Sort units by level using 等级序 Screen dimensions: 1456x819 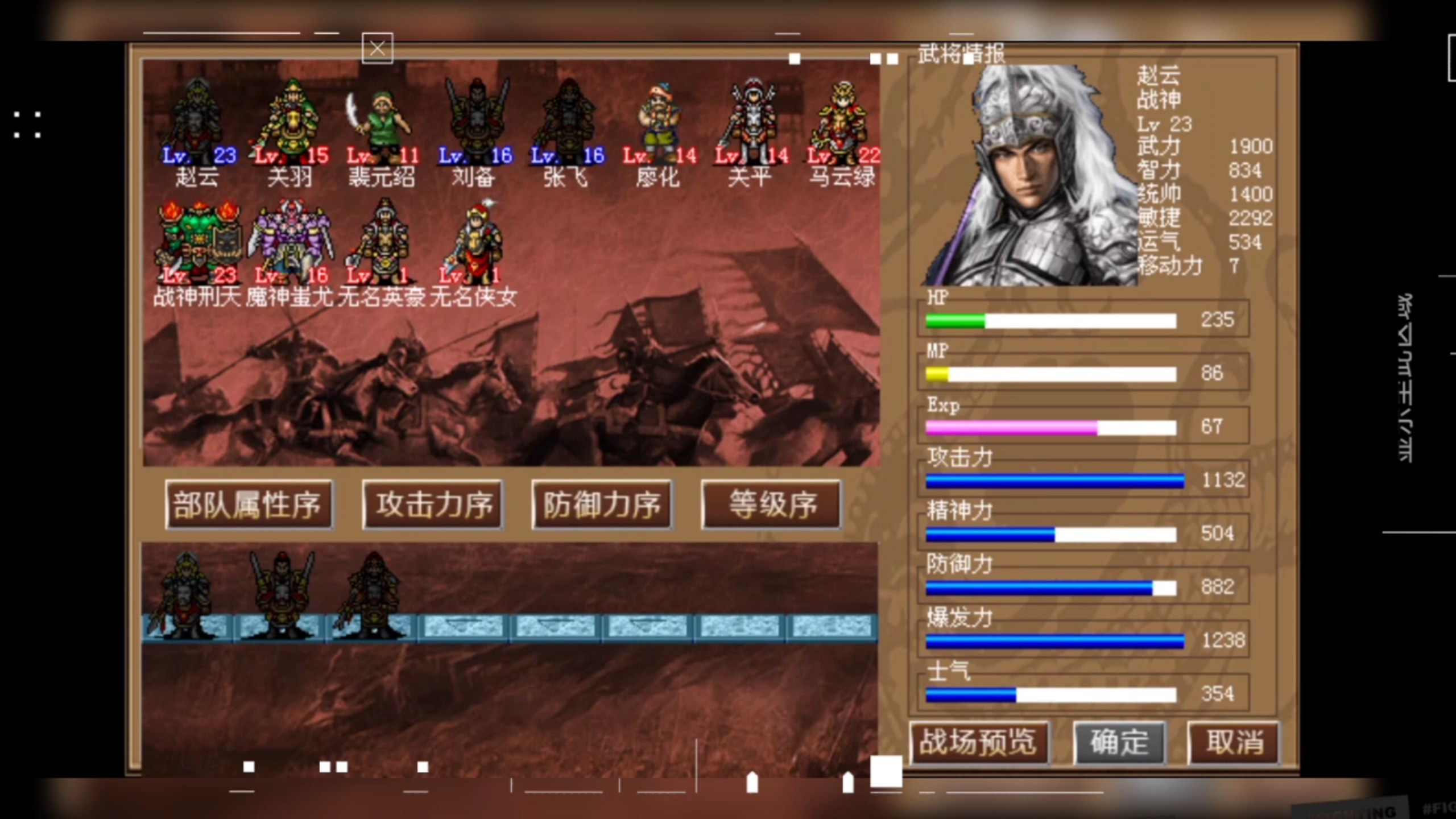(771, 505)
